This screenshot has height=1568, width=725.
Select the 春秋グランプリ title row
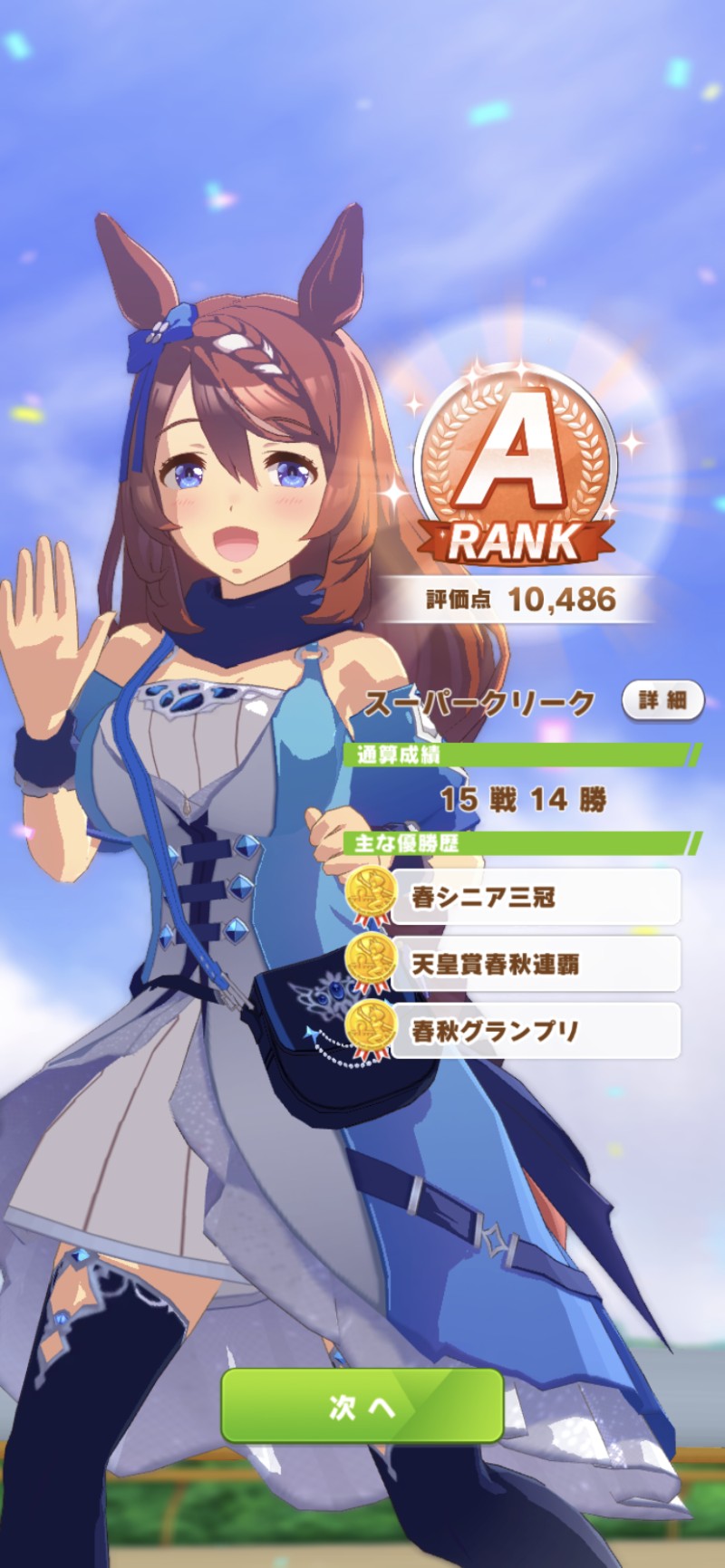(x=535, y=1031)
